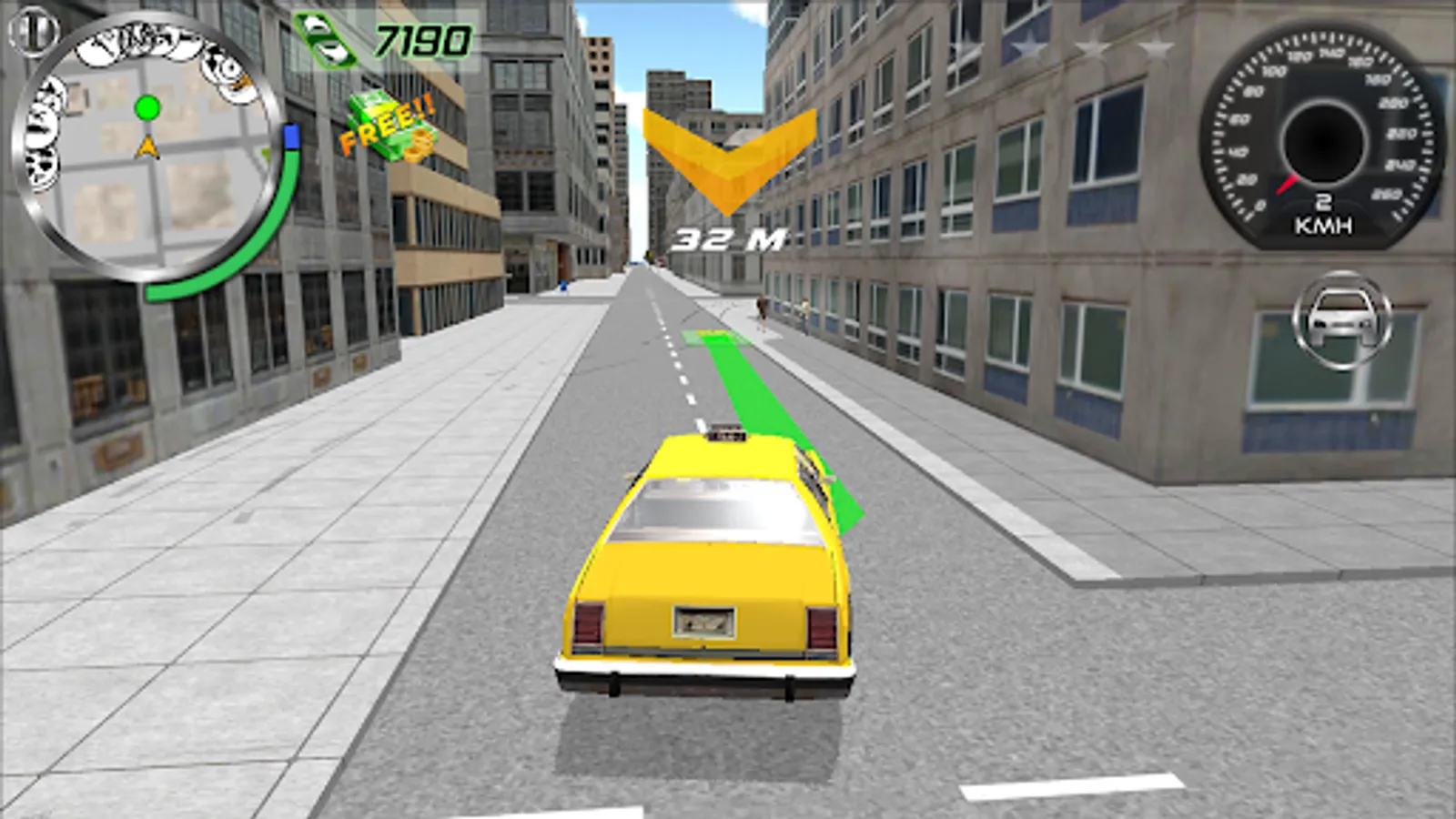Tap the 32 M distance label
Screen dimensions: 1456x819
click(725, 237)
